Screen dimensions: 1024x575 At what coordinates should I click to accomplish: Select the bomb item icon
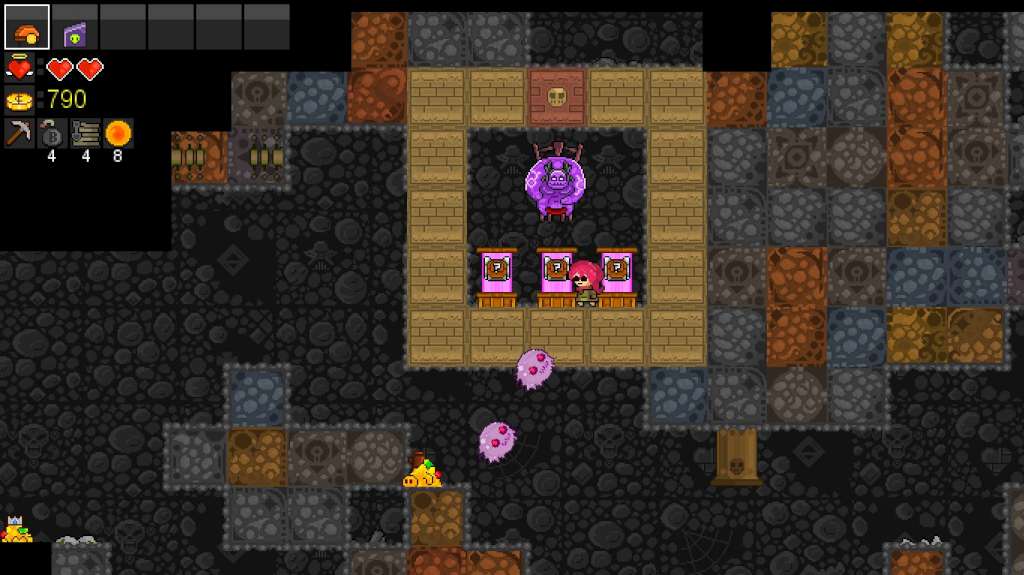point(52,133)
